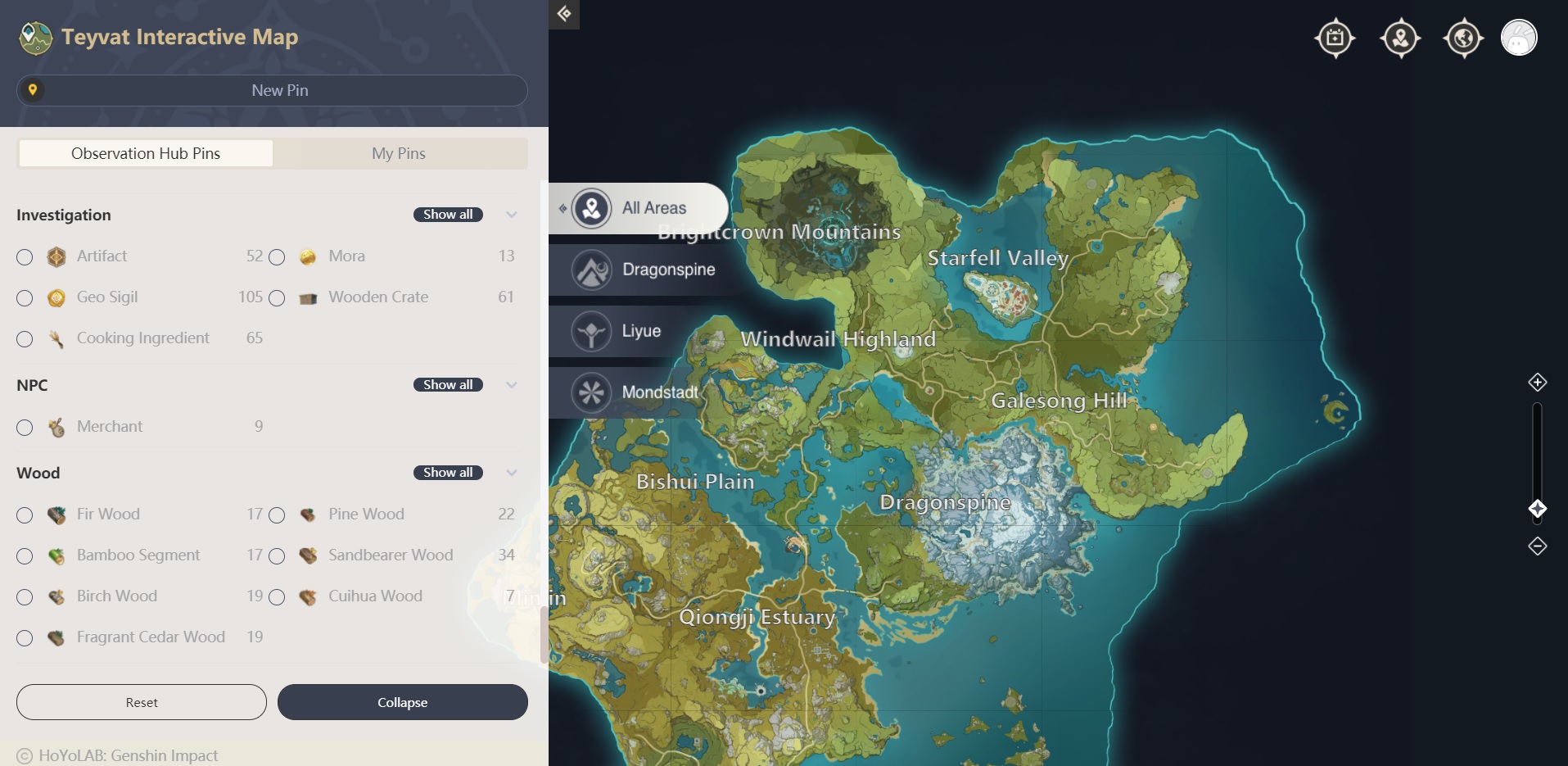Click Show all for the Wood category

(448, 472)
